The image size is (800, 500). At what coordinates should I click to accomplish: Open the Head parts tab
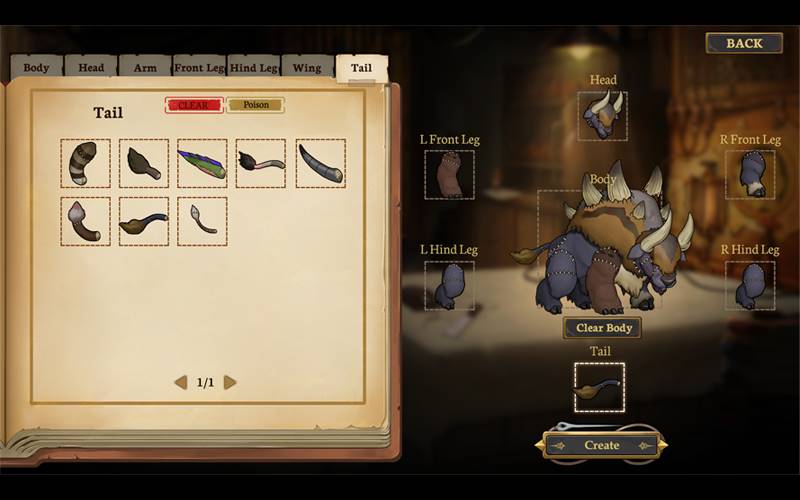[x=91, y=68]
